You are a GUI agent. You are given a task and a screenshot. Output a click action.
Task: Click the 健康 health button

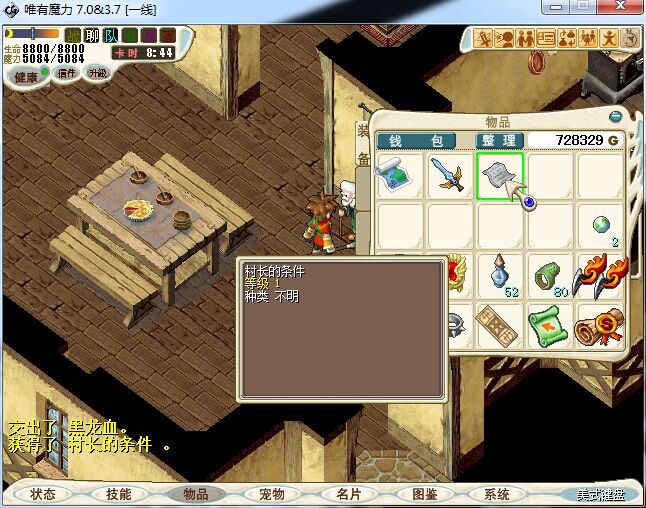[26, 76]
